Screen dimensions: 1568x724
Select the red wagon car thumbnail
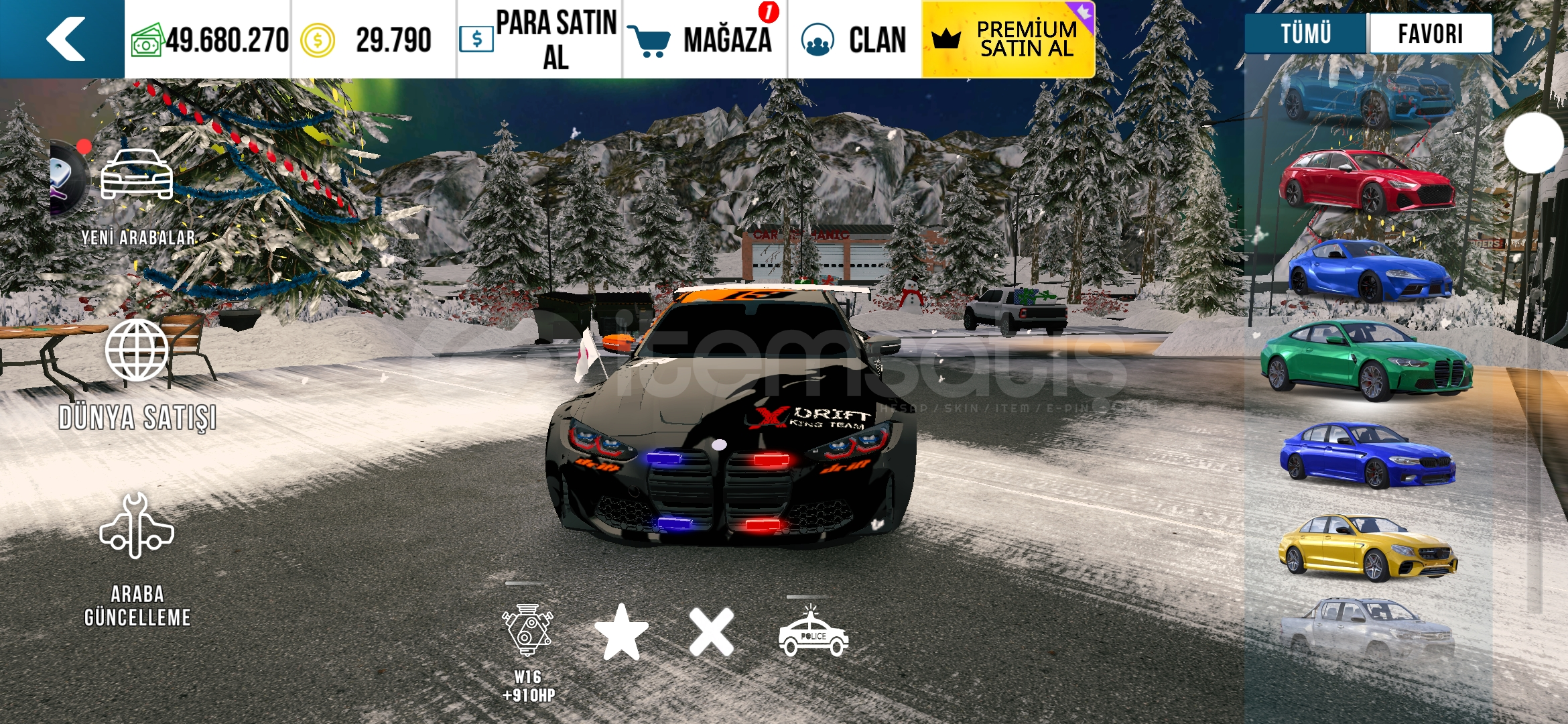coord(1367,182)
